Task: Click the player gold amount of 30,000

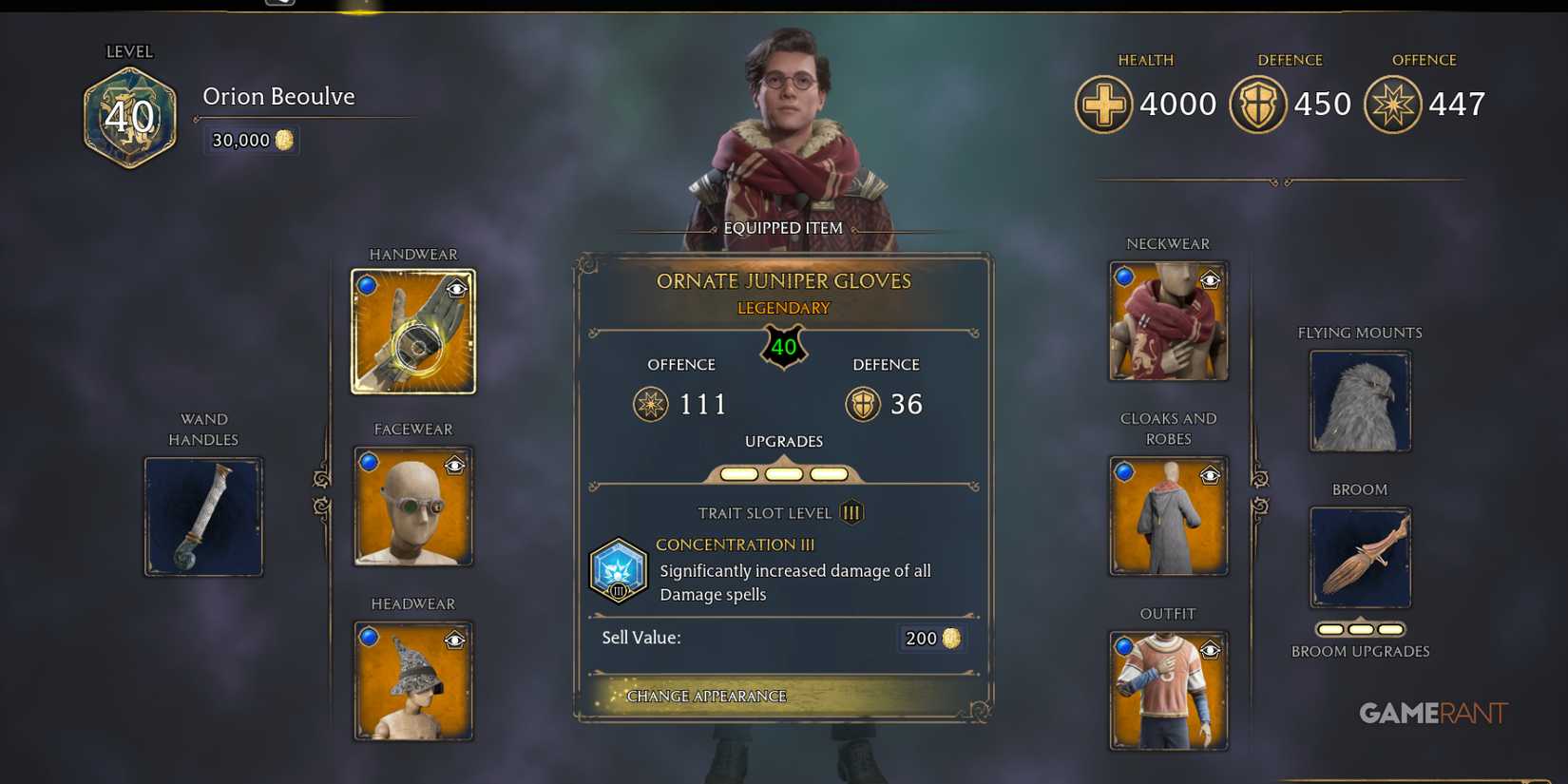Action: [250, 140]
